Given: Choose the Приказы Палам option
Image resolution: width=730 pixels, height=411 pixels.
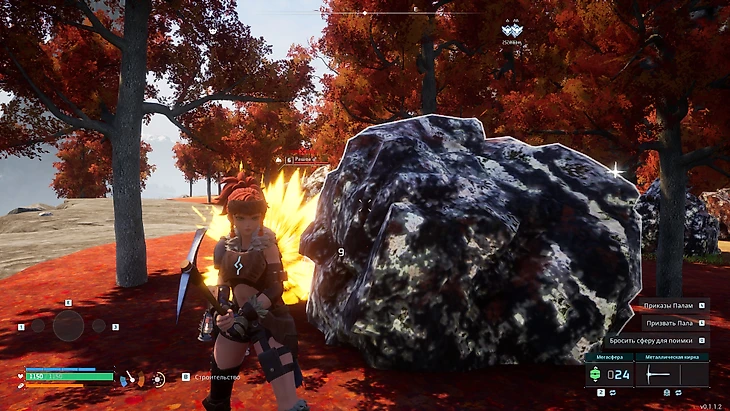Looking at the screenshot, I should point(668,306).
